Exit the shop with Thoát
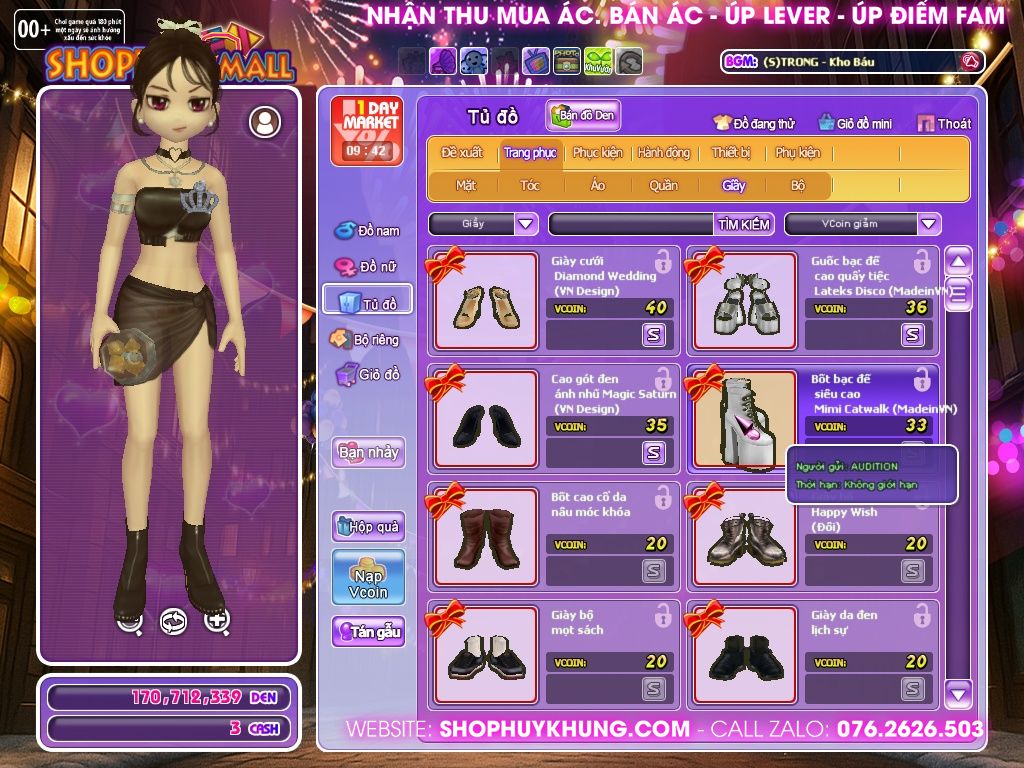This screenshot has width=1024, height=768. tap(943, 123)
